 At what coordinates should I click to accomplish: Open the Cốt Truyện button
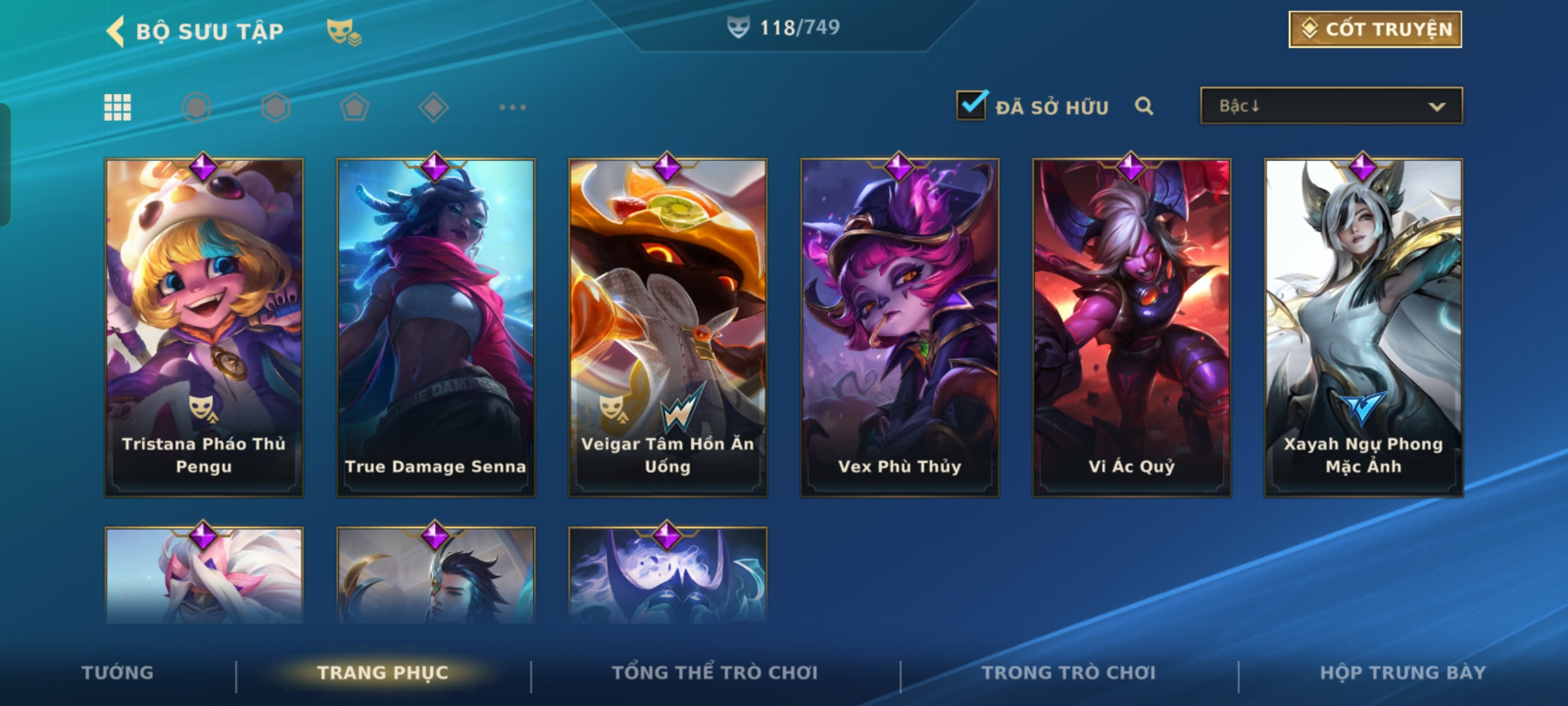click(1375, 29)
